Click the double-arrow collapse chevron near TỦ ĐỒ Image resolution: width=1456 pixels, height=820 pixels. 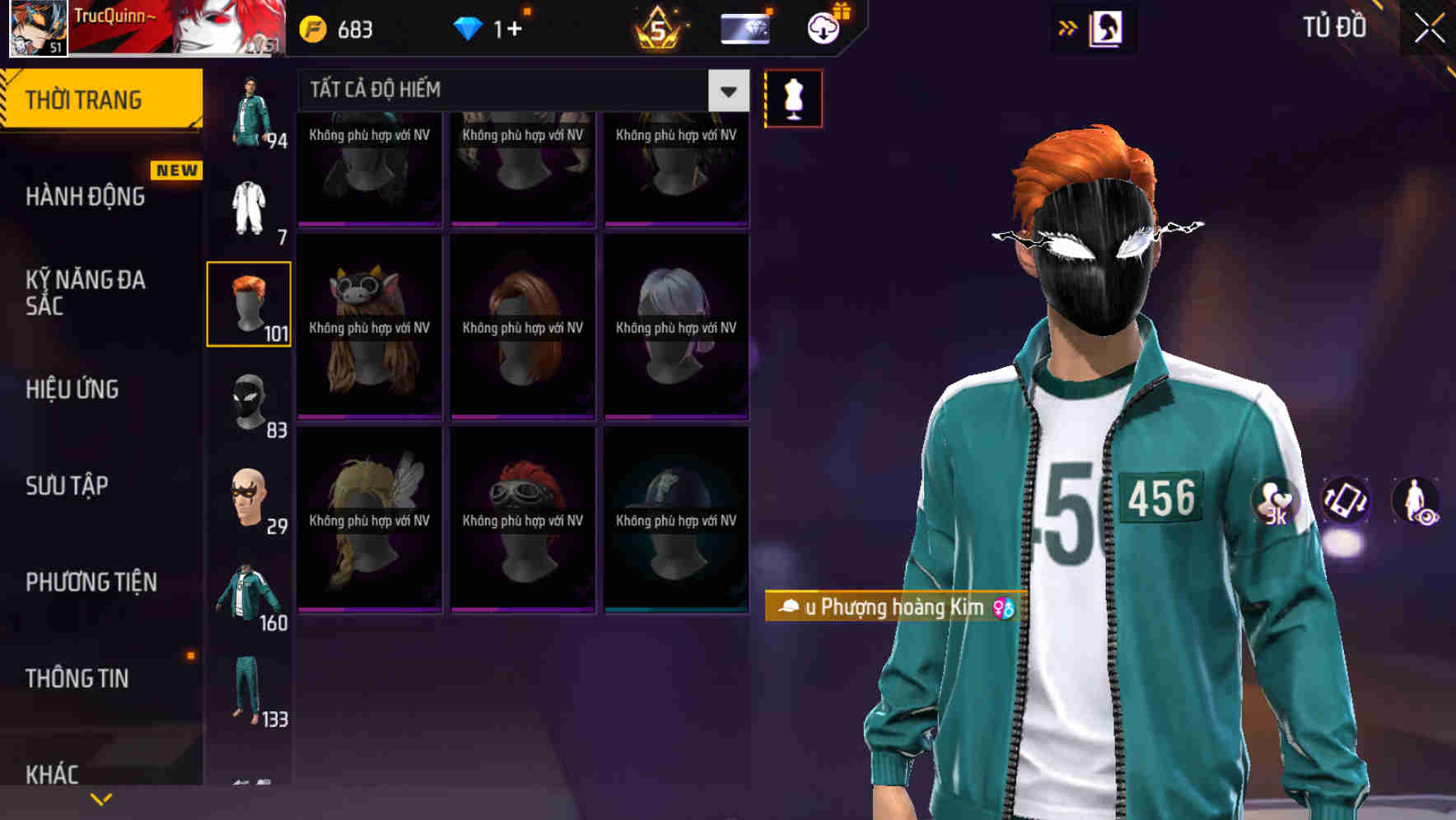(1069, 27)
